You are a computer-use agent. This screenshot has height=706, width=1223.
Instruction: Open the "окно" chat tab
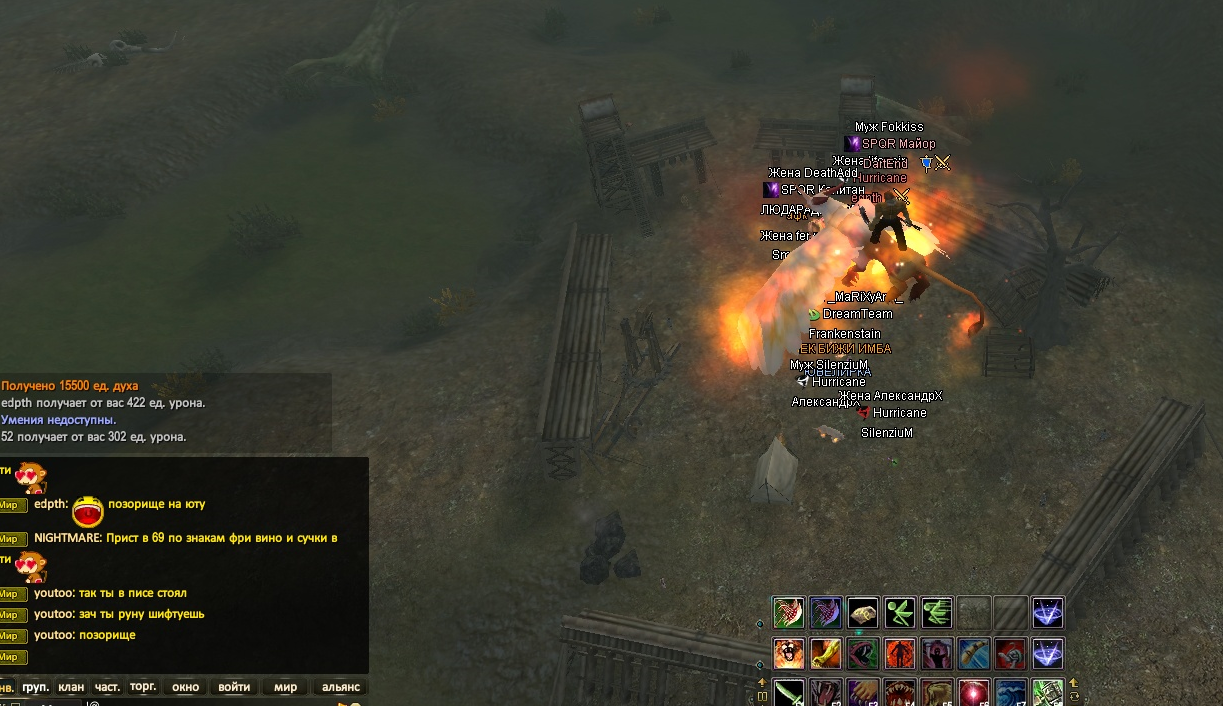[186, 687]
